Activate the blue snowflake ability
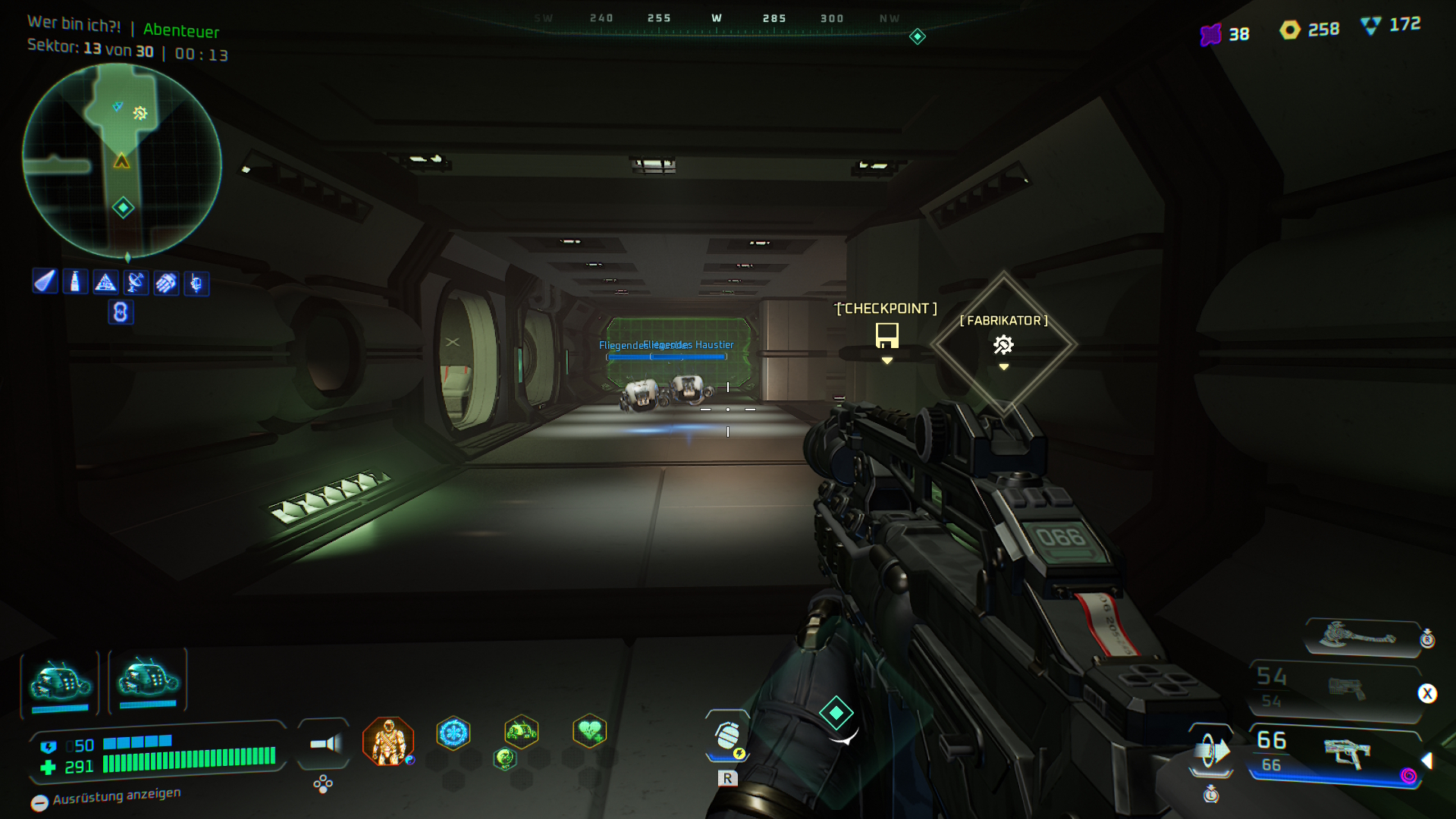 [453, 733]
